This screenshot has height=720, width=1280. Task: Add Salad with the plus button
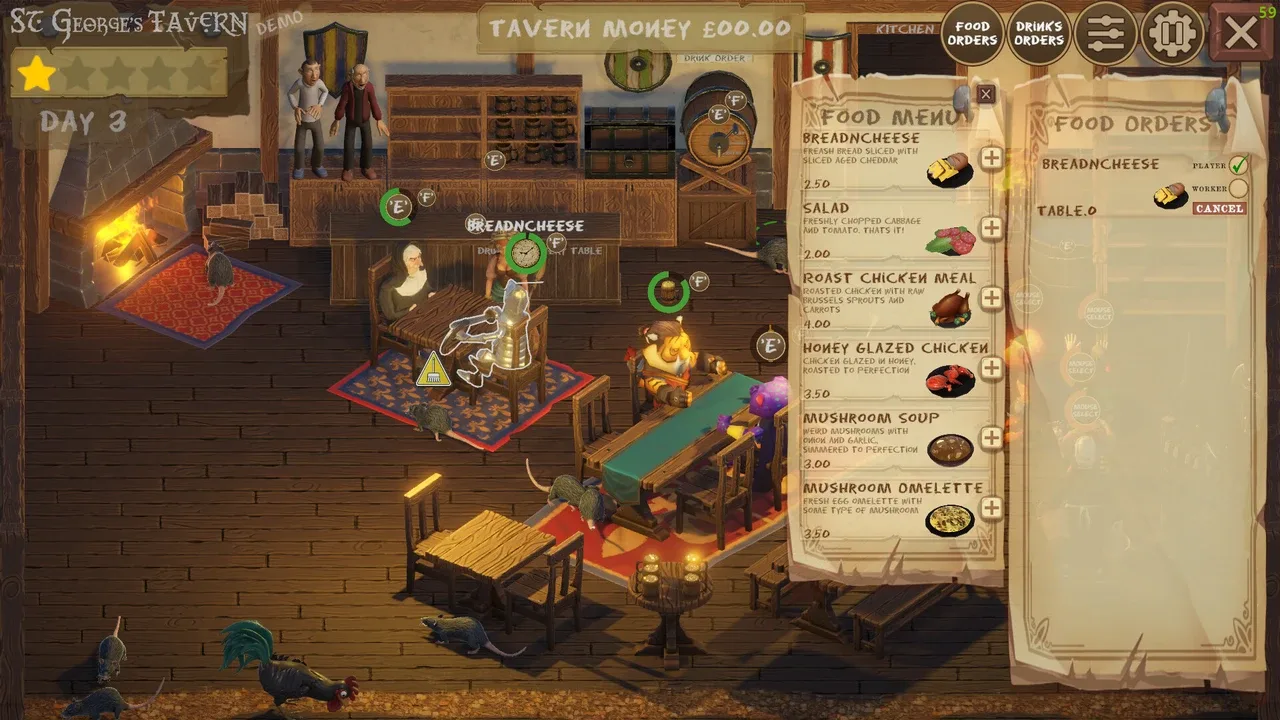[991, 228]
